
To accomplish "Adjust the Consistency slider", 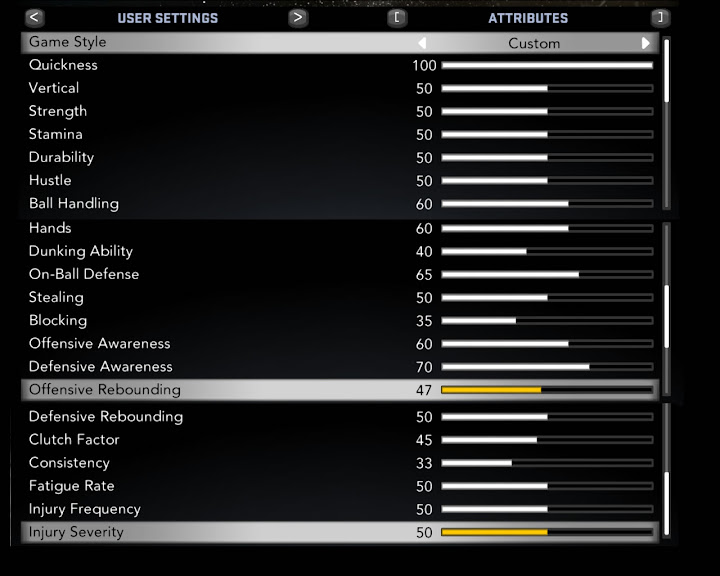I will click(x=547, y=463).
